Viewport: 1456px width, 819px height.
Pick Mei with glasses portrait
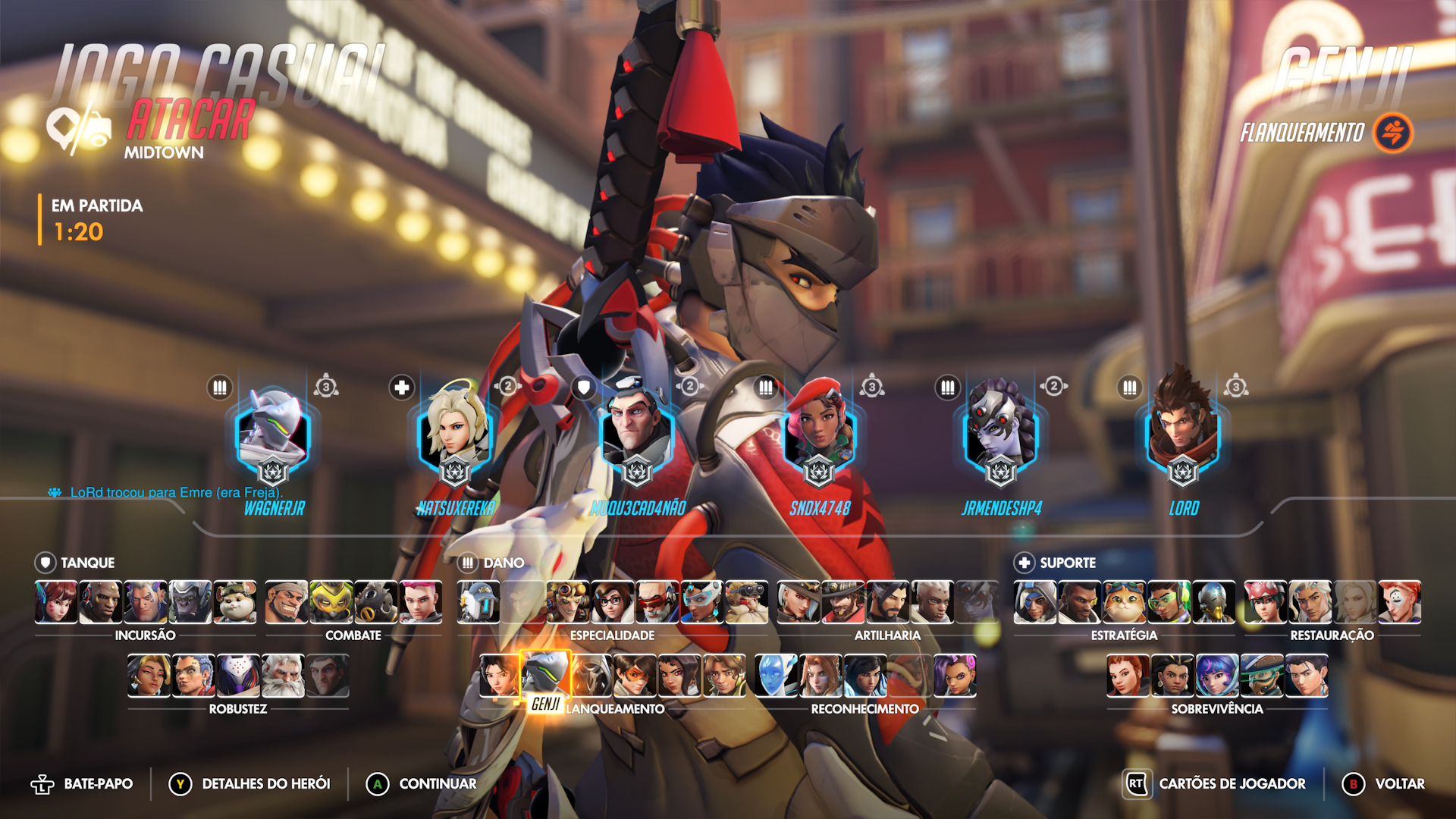[613, 601]
